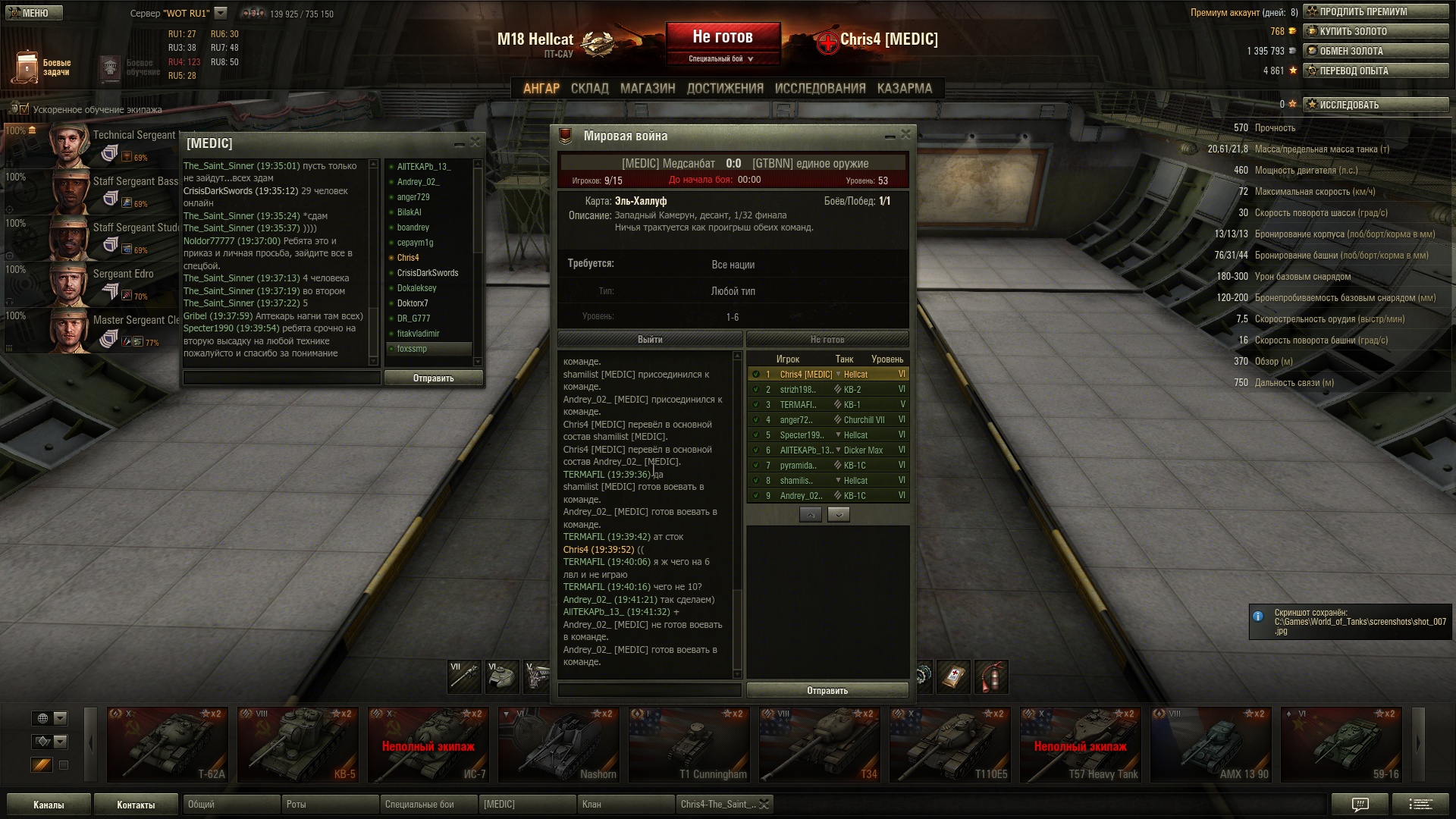Switch to the Специальные бои chat tab
Screen dimensions: 1456x819
coord(428,805)
